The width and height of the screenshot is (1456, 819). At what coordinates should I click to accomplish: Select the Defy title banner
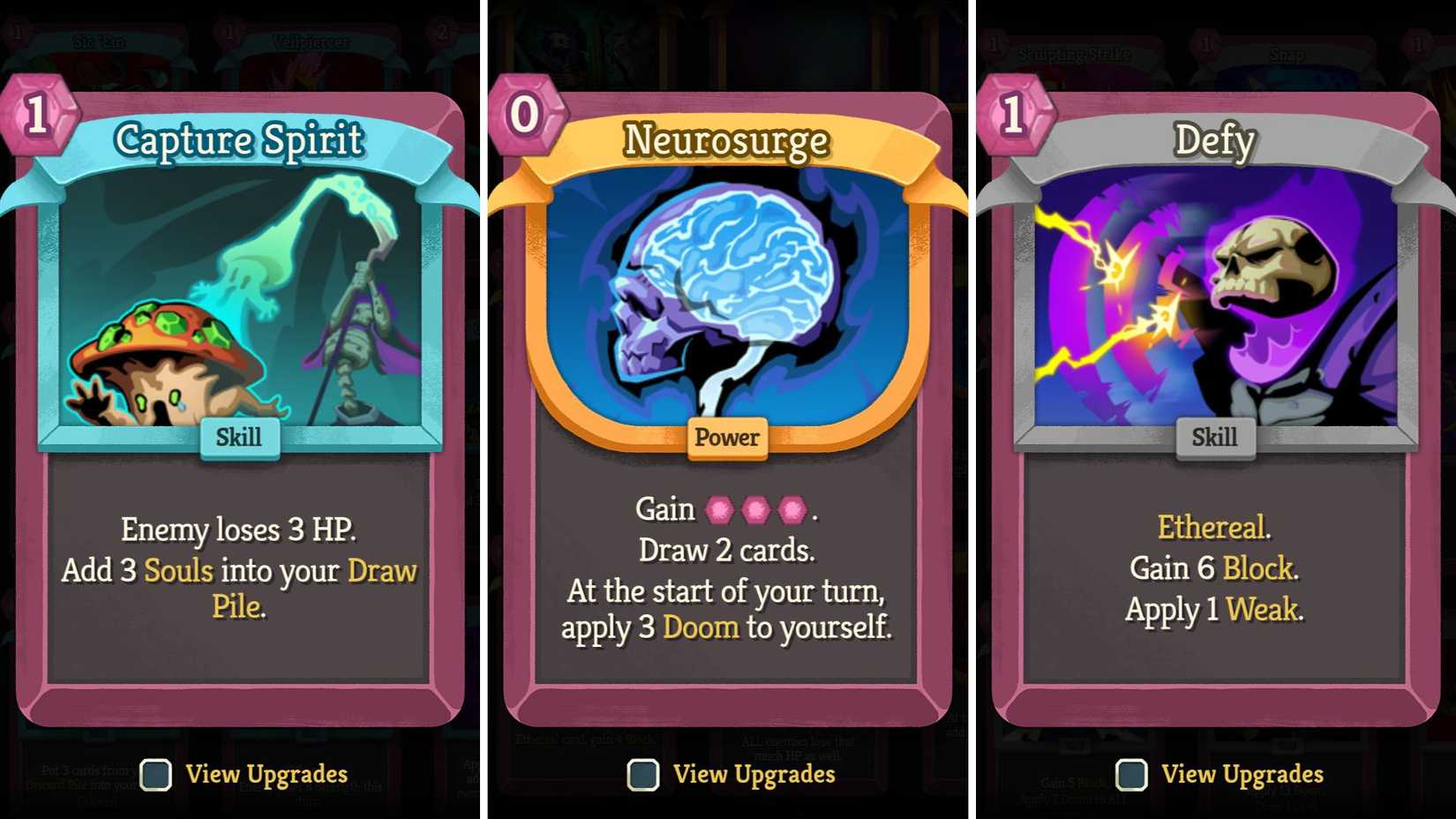tap(1215, 141)
